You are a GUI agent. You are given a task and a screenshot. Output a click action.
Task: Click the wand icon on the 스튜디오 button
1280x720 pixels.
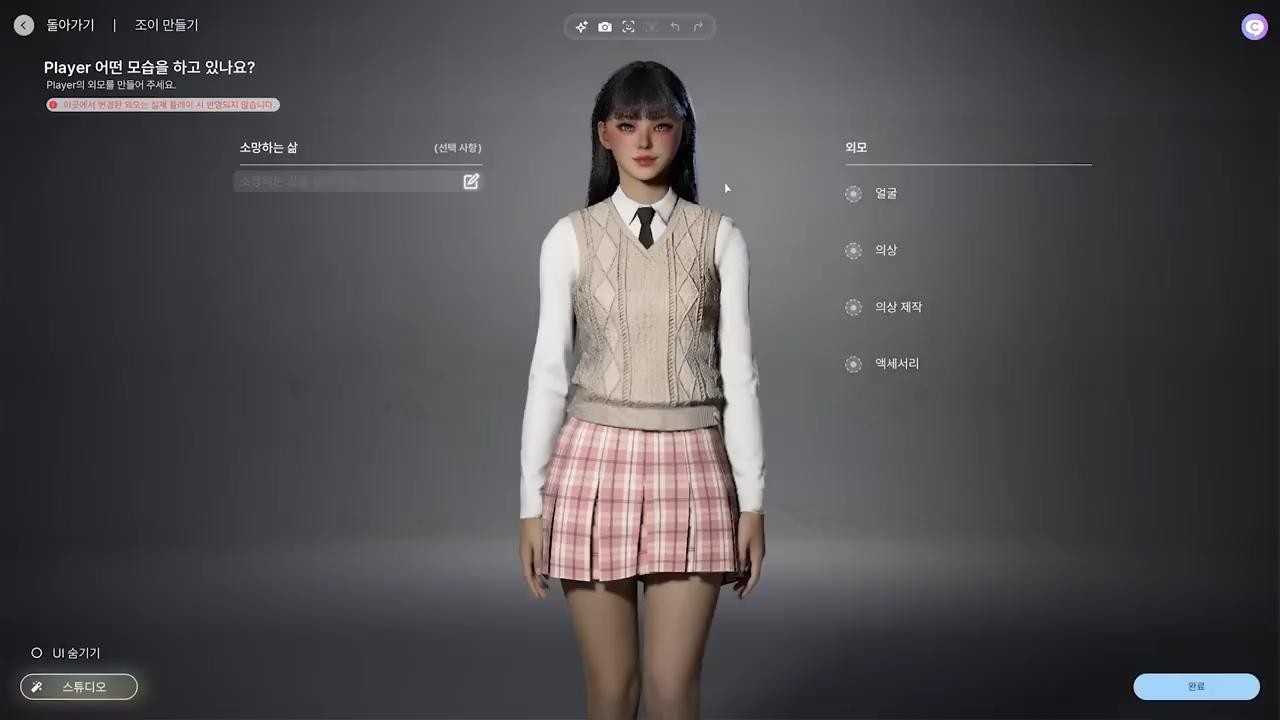[37, 687]
